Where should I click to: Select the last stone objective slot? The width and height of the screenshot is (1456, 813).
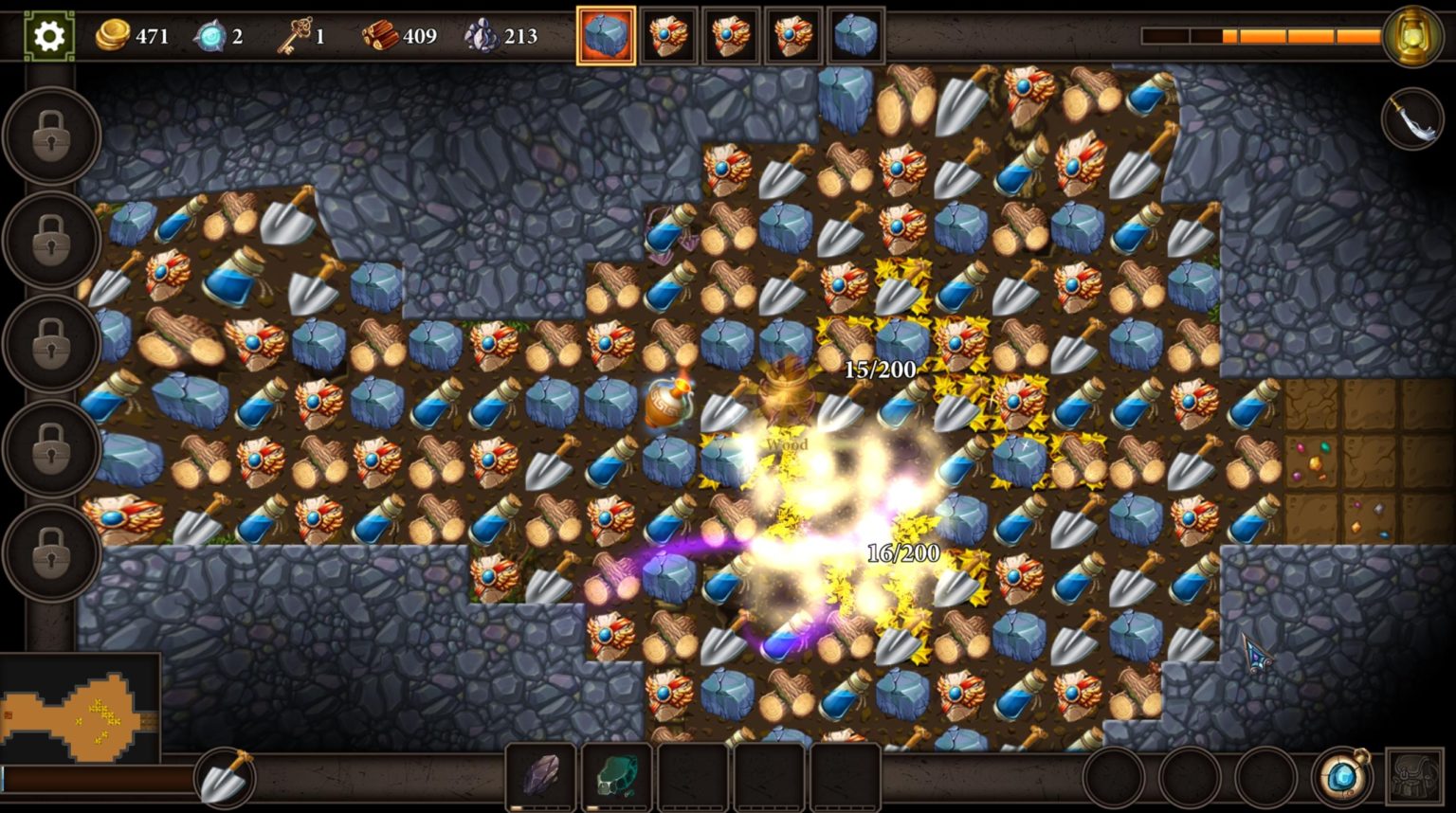856,36
